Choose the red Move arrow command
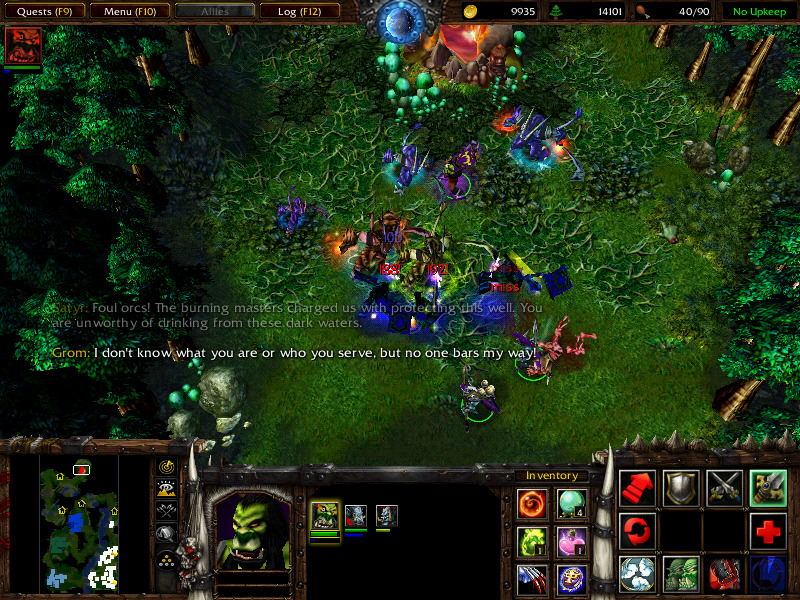This screenshot has width=800, height=600. [638, 487]
